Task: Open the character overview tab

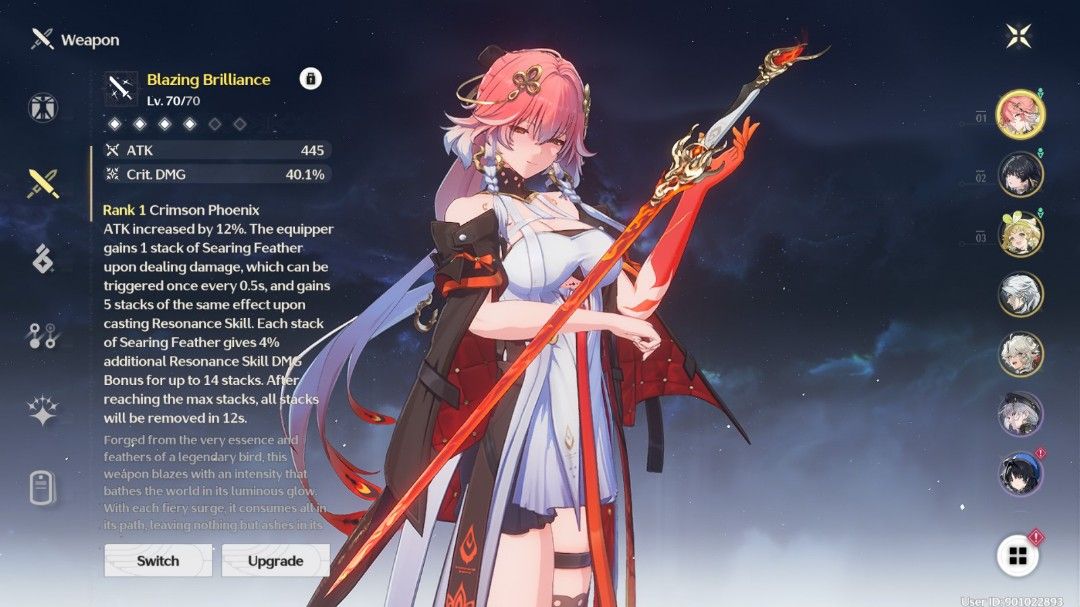Action: [x=43, y=106]
